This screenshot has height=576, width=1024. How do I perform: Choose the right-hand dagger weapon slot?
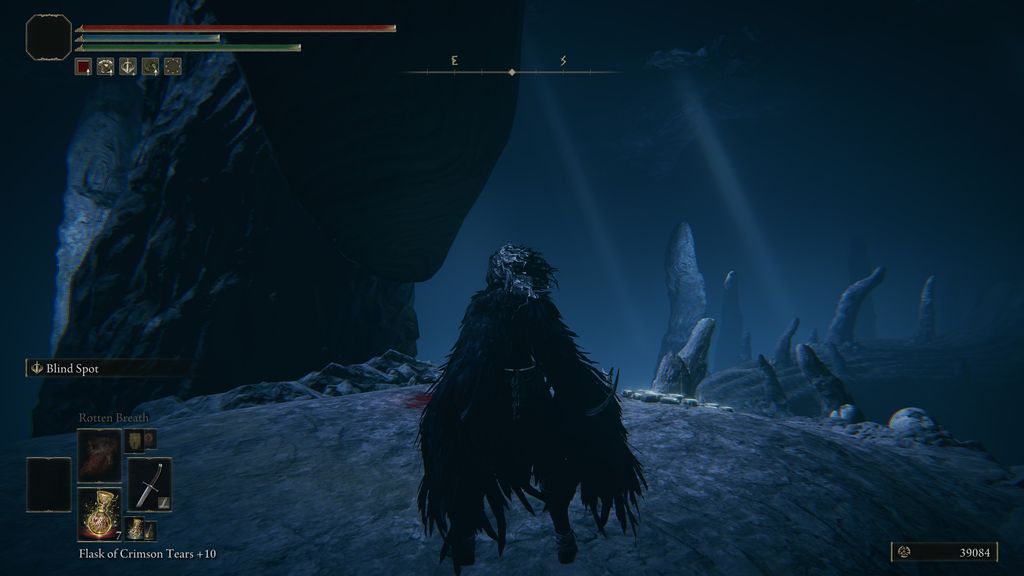point(149,484)
